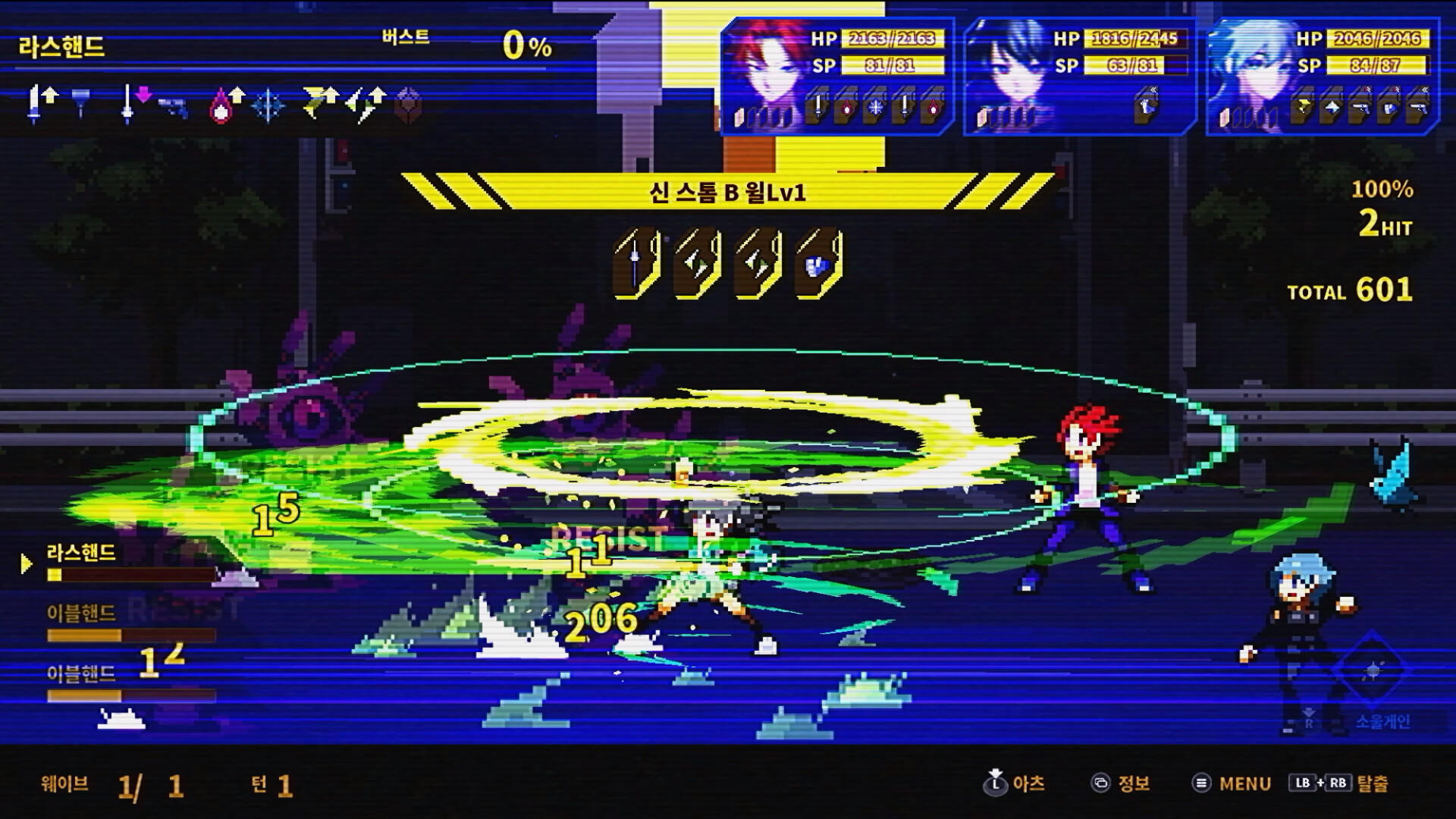The height and width of the screenshot is (819, 1456).
Task: Select the yellow lightning buff icon
Action: coord(318,106)
